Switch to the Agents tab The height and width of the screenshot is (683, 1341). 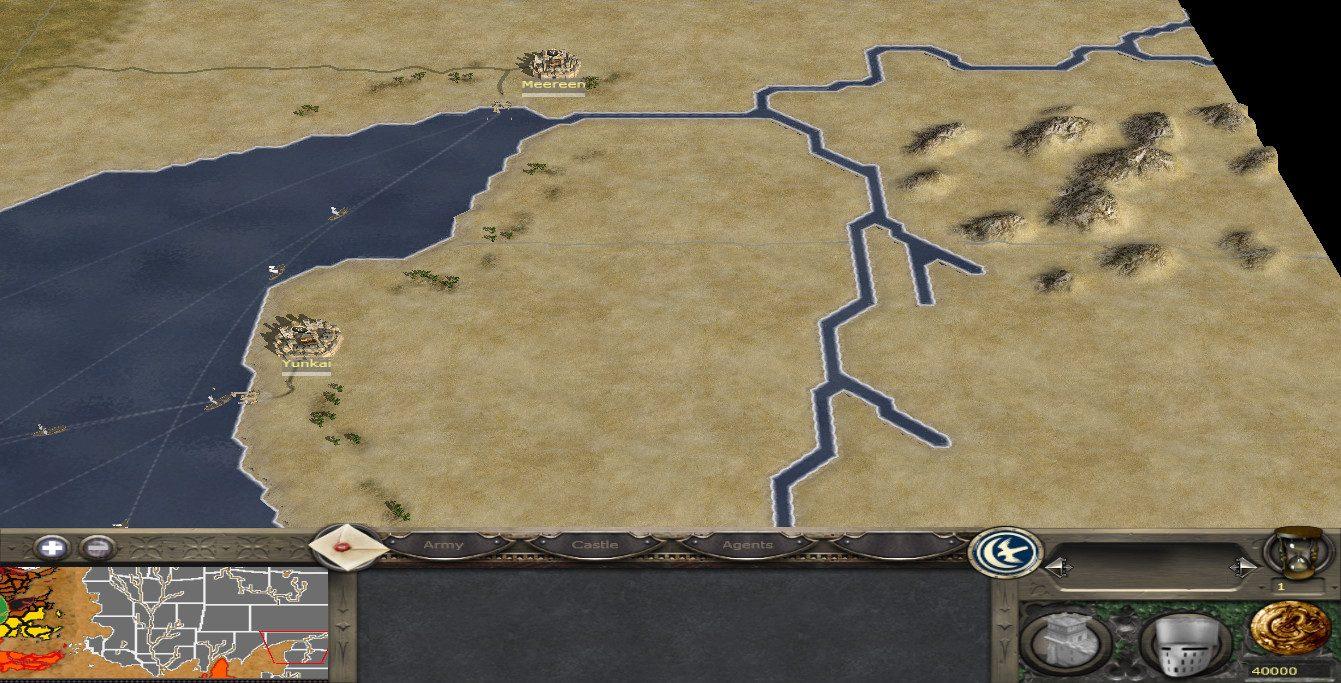click(747, 545)
